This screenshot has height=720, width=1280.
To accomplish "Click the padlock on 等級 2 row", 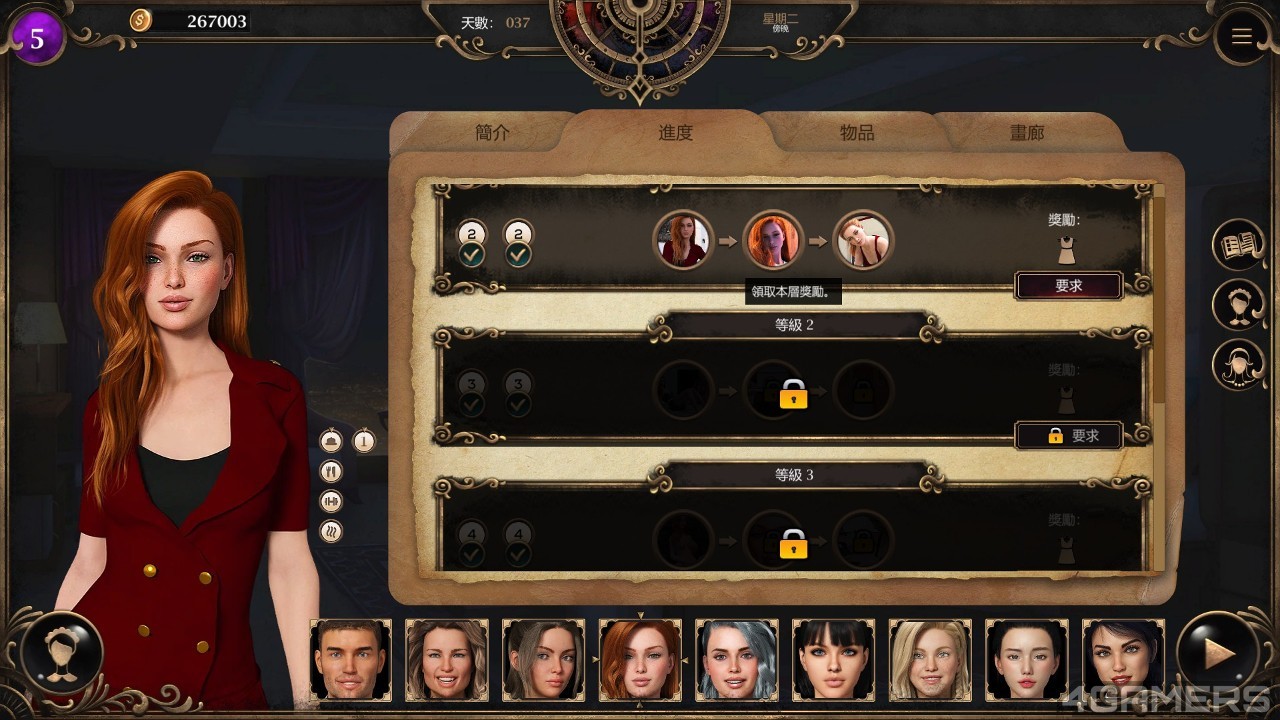I will 793,394.
